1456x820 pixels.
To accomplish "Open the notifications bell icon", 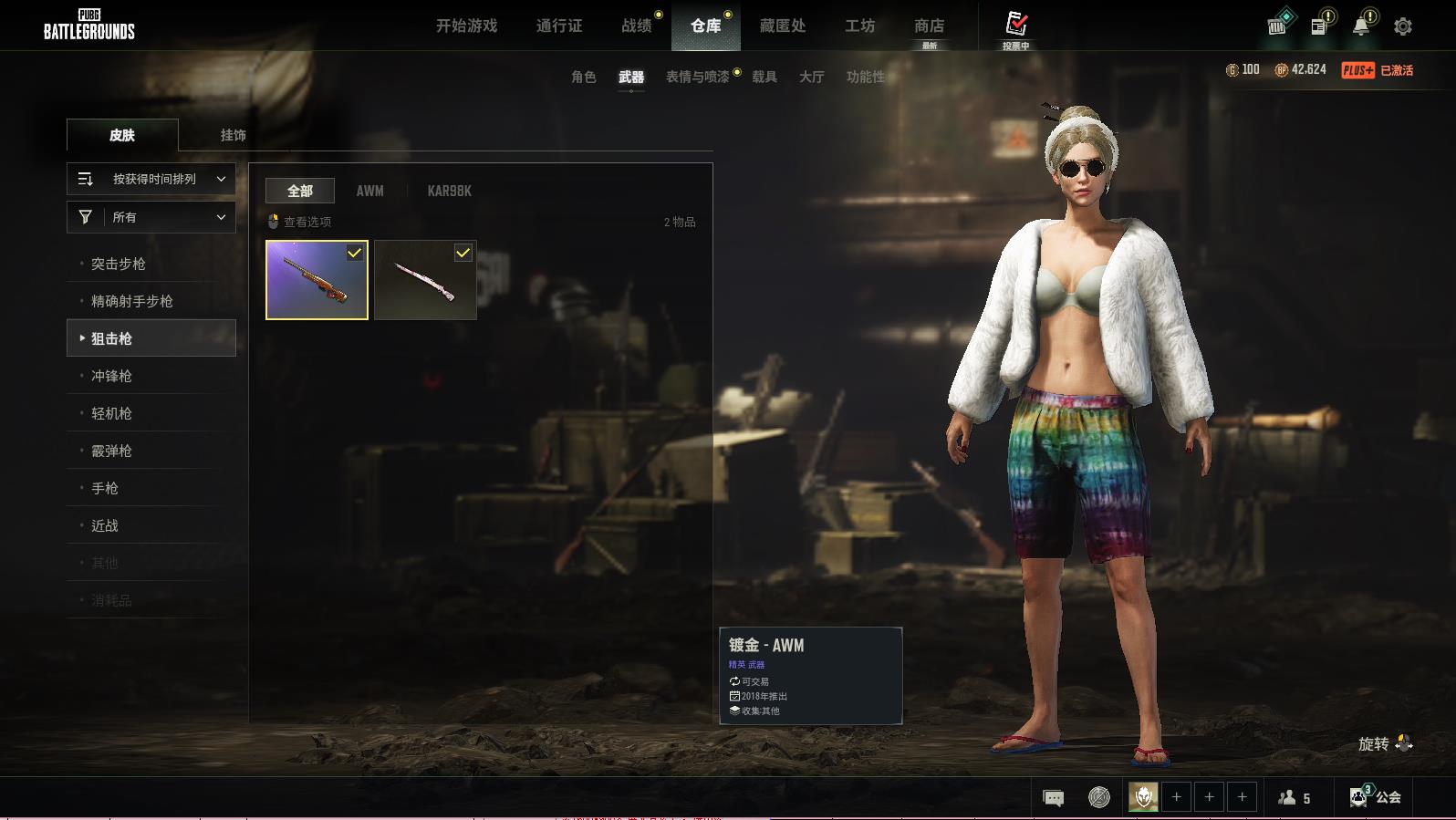I will pyautogui.click(x=1361, y=26).
